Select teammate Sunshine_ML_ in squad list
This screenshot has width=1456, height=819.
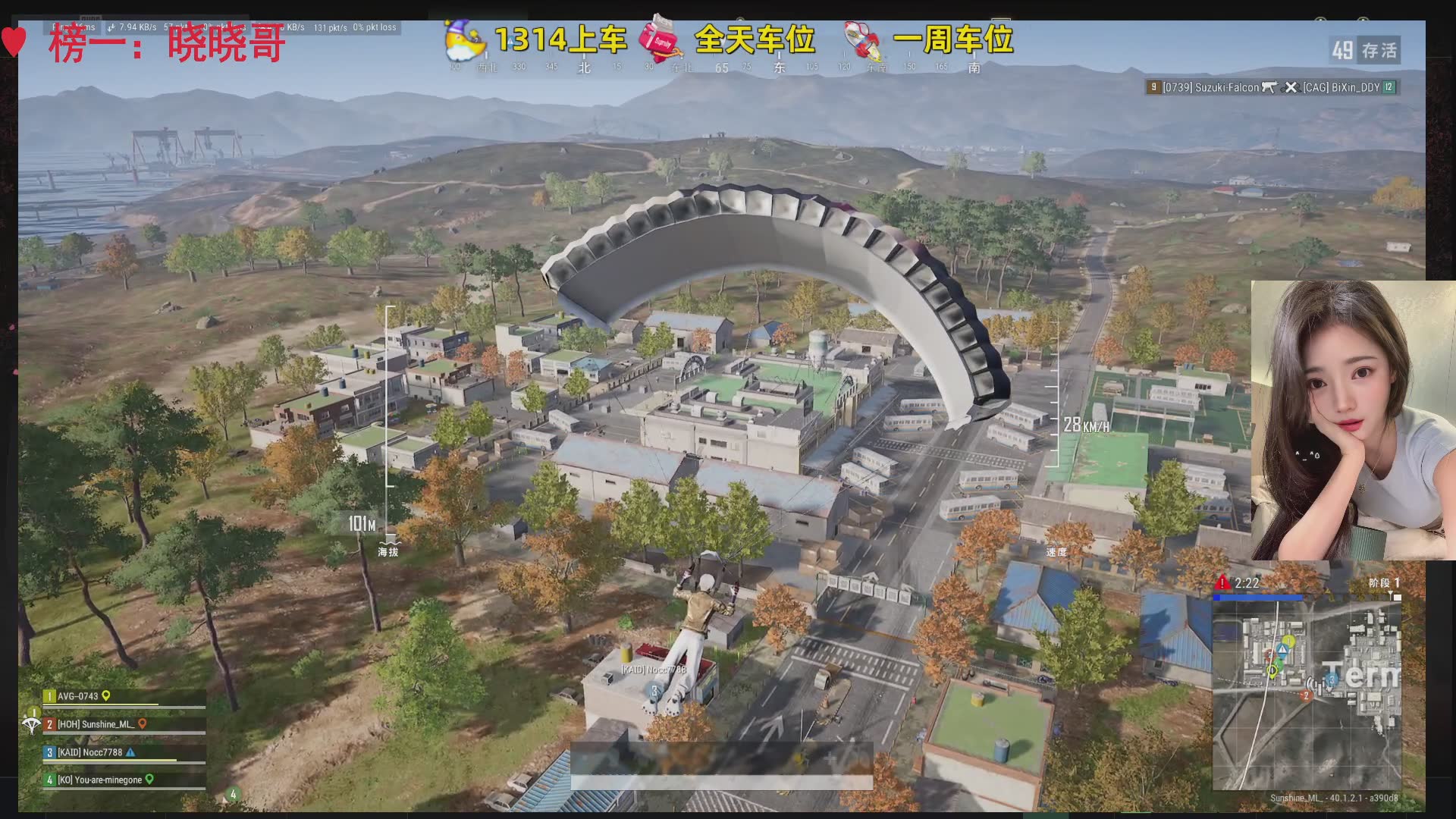click(96, 724)
